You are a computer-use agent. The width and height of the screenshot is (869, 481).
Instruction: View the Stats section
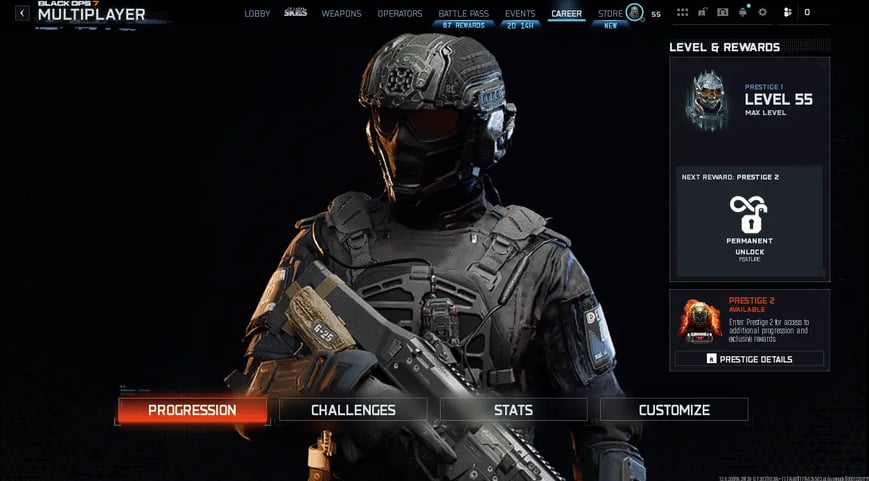click(x=513, y=410)
